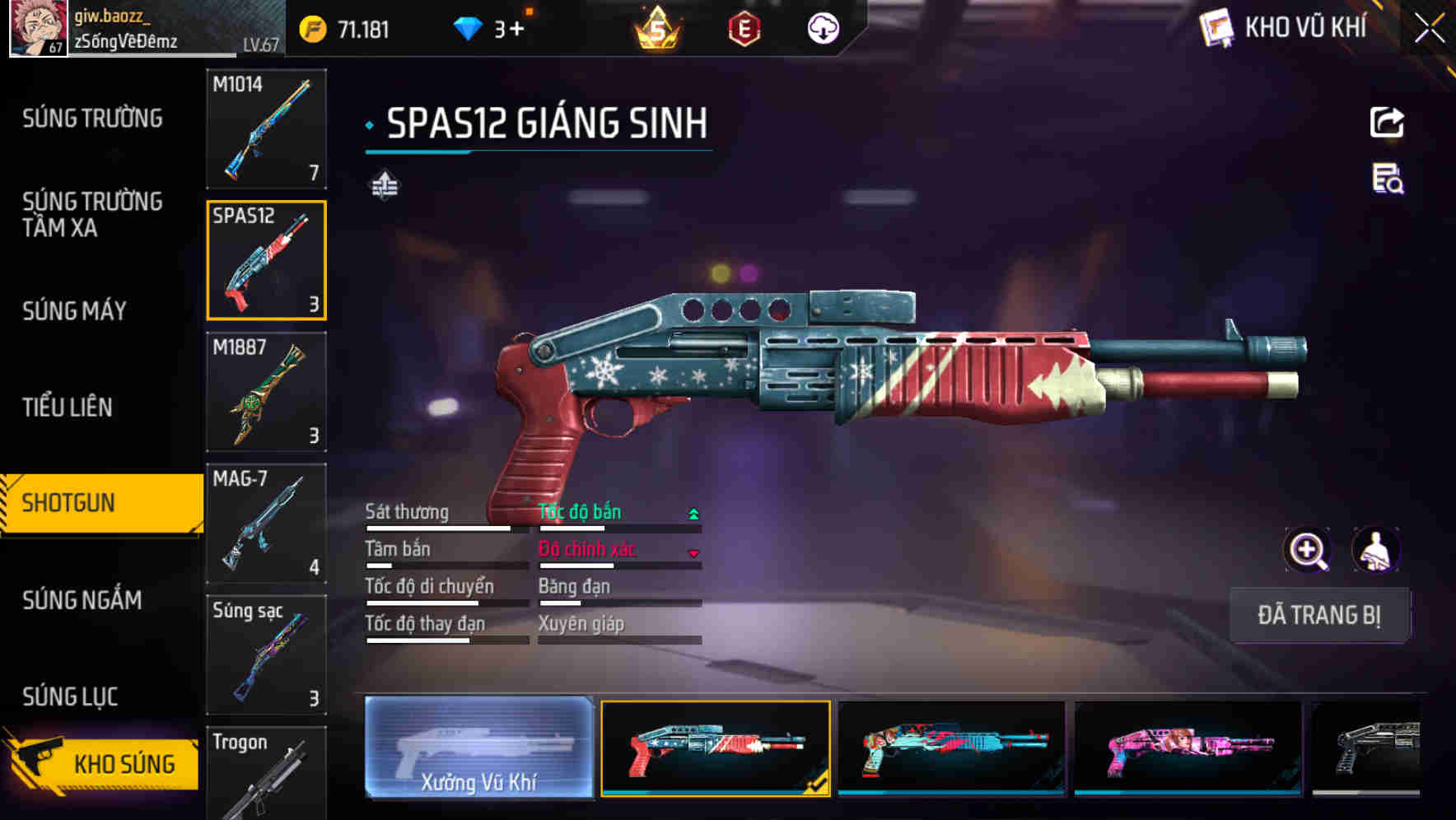Show the Tiểu Liên weapon category
This screenshot has width=1456, height=820.
pos(68,407)
